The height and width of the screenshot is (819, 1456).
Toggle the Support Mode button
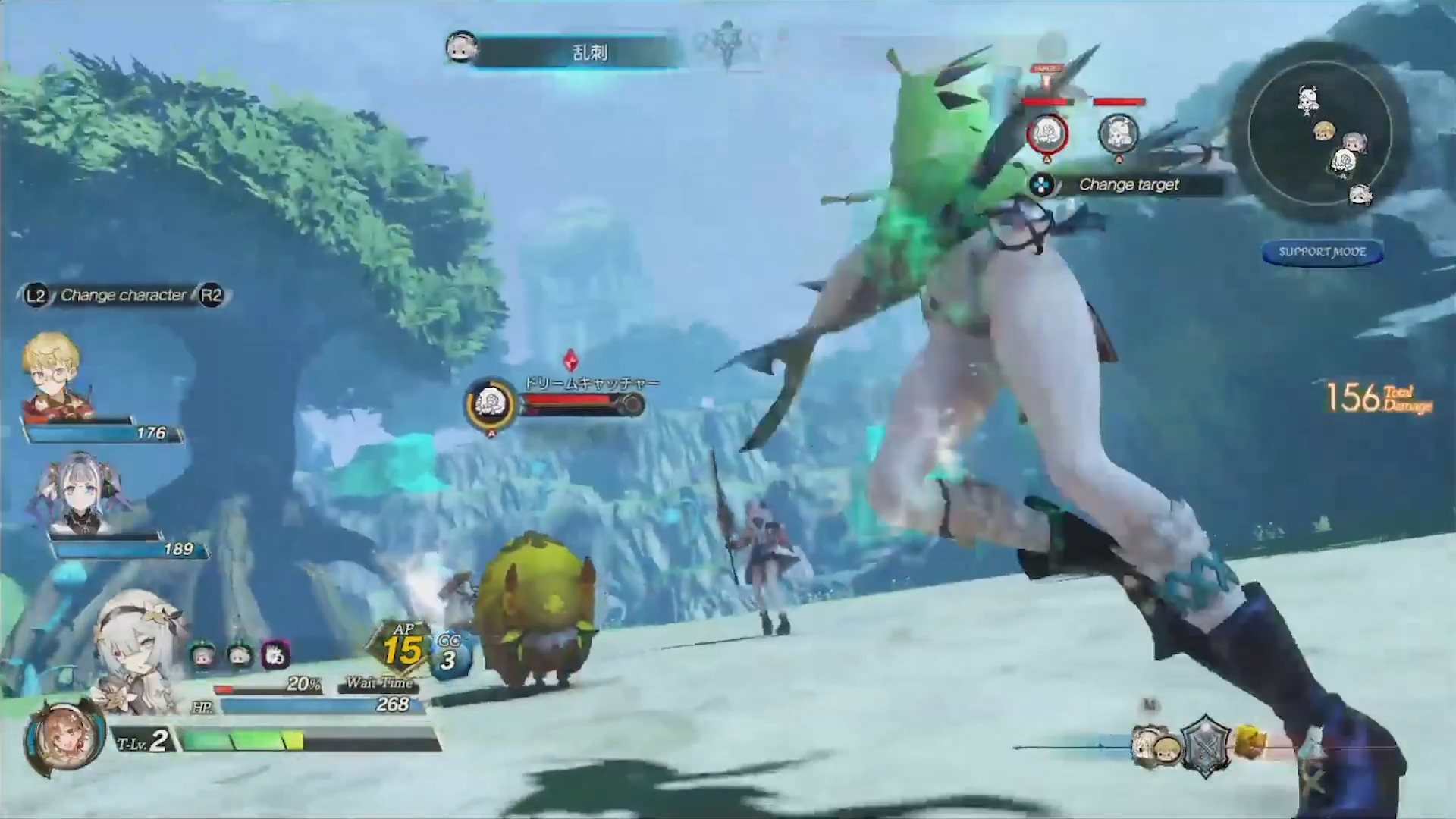1322,252
